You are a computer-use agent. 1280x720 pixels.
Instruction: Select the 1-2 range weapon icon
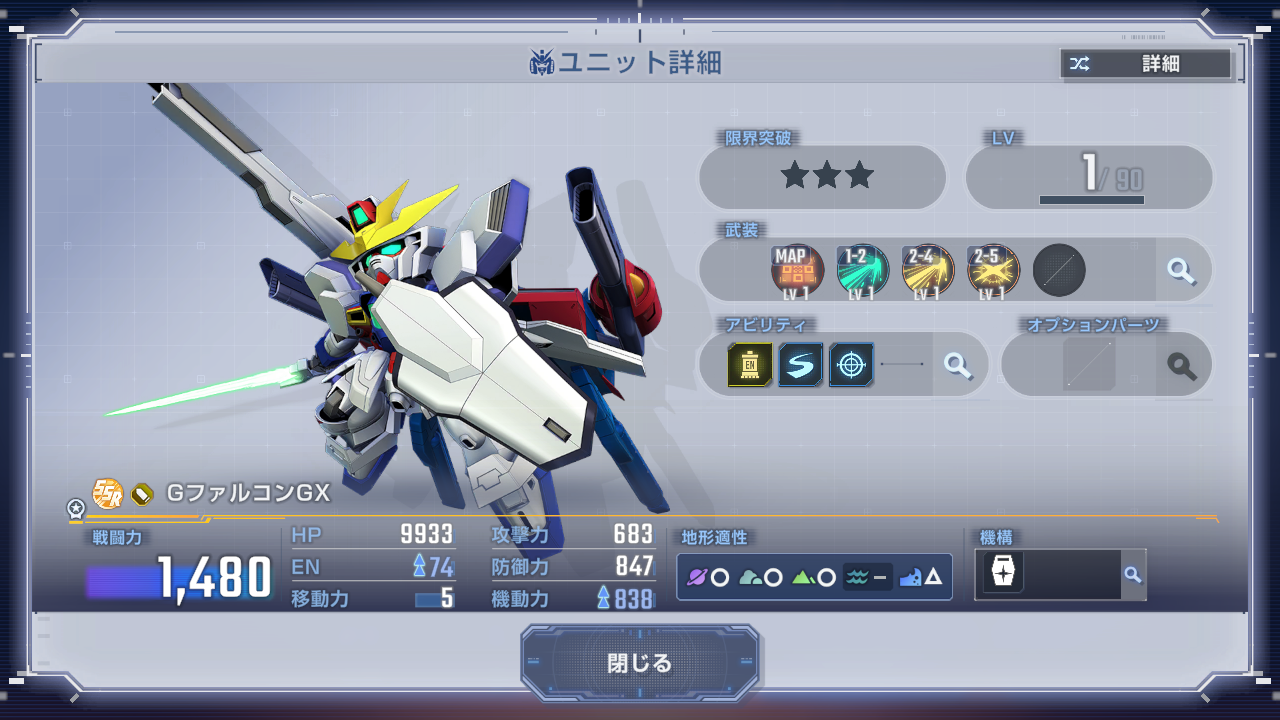coord(862,271)
